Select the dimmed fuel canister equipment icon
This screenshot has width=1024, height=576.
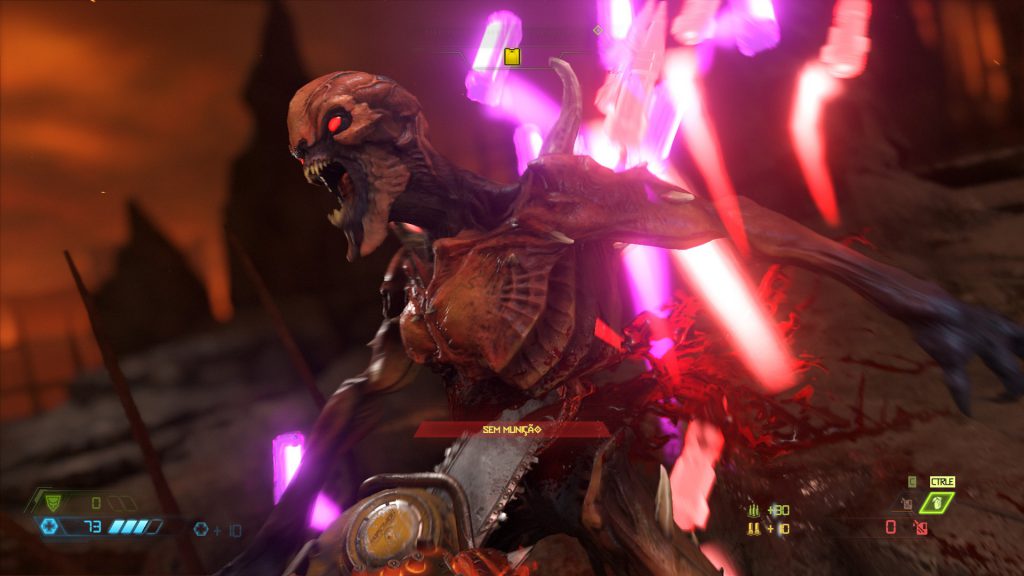tap(908, 505)
